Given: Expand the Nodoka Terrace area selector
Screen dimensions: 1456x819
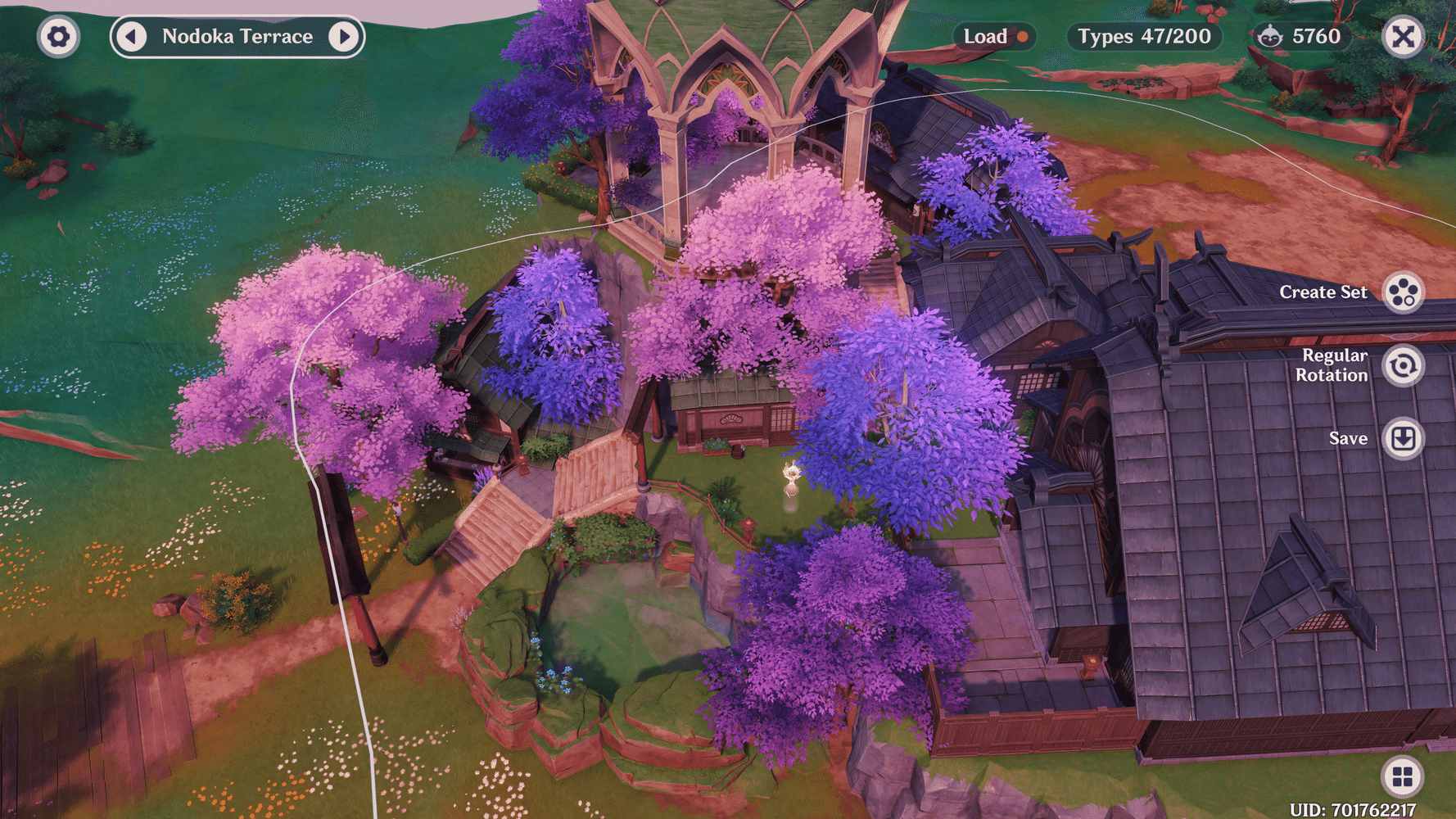Looking at the screenshot, I should point(237,36).
